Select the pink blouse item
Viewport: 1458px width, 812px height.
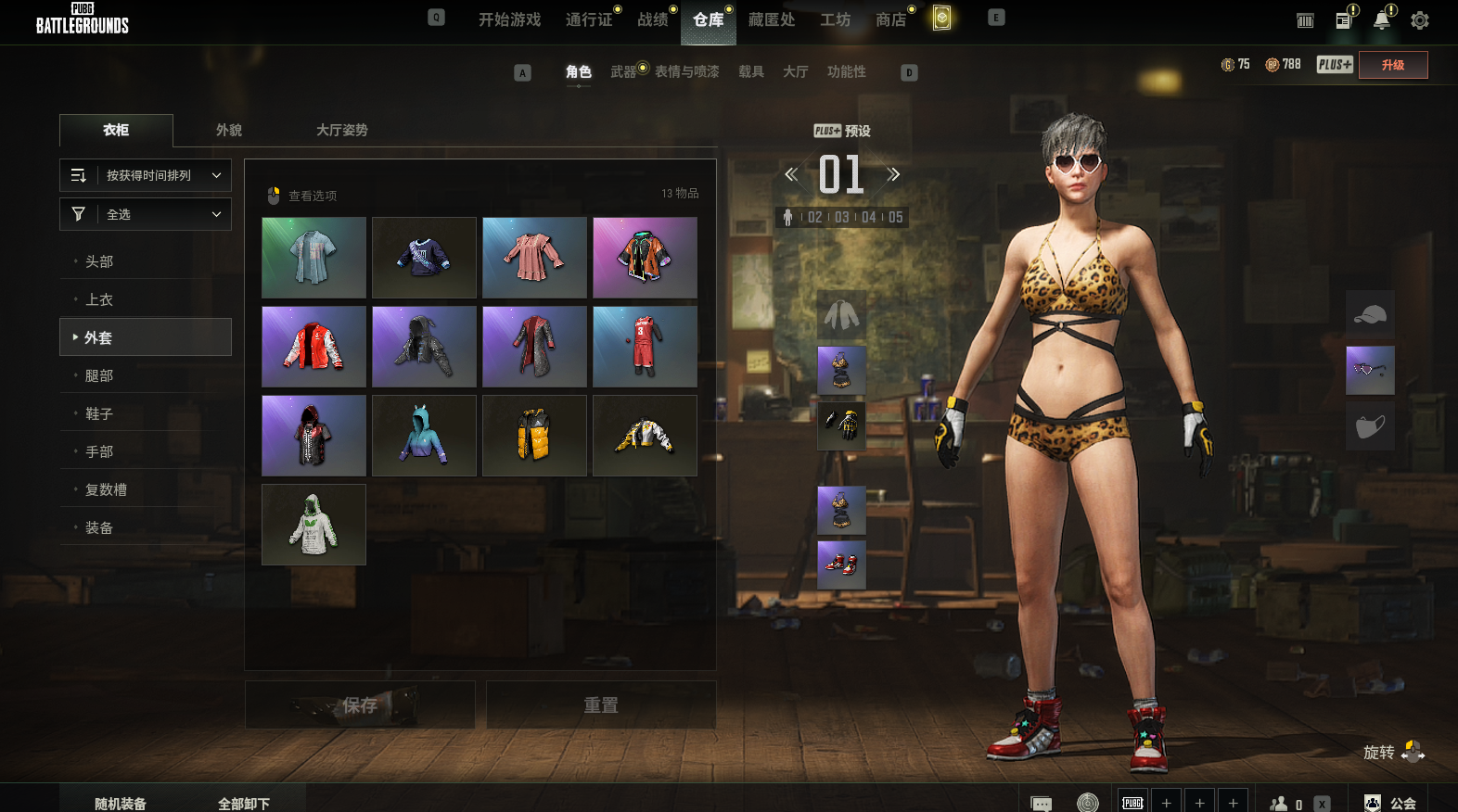coord(534,258)
